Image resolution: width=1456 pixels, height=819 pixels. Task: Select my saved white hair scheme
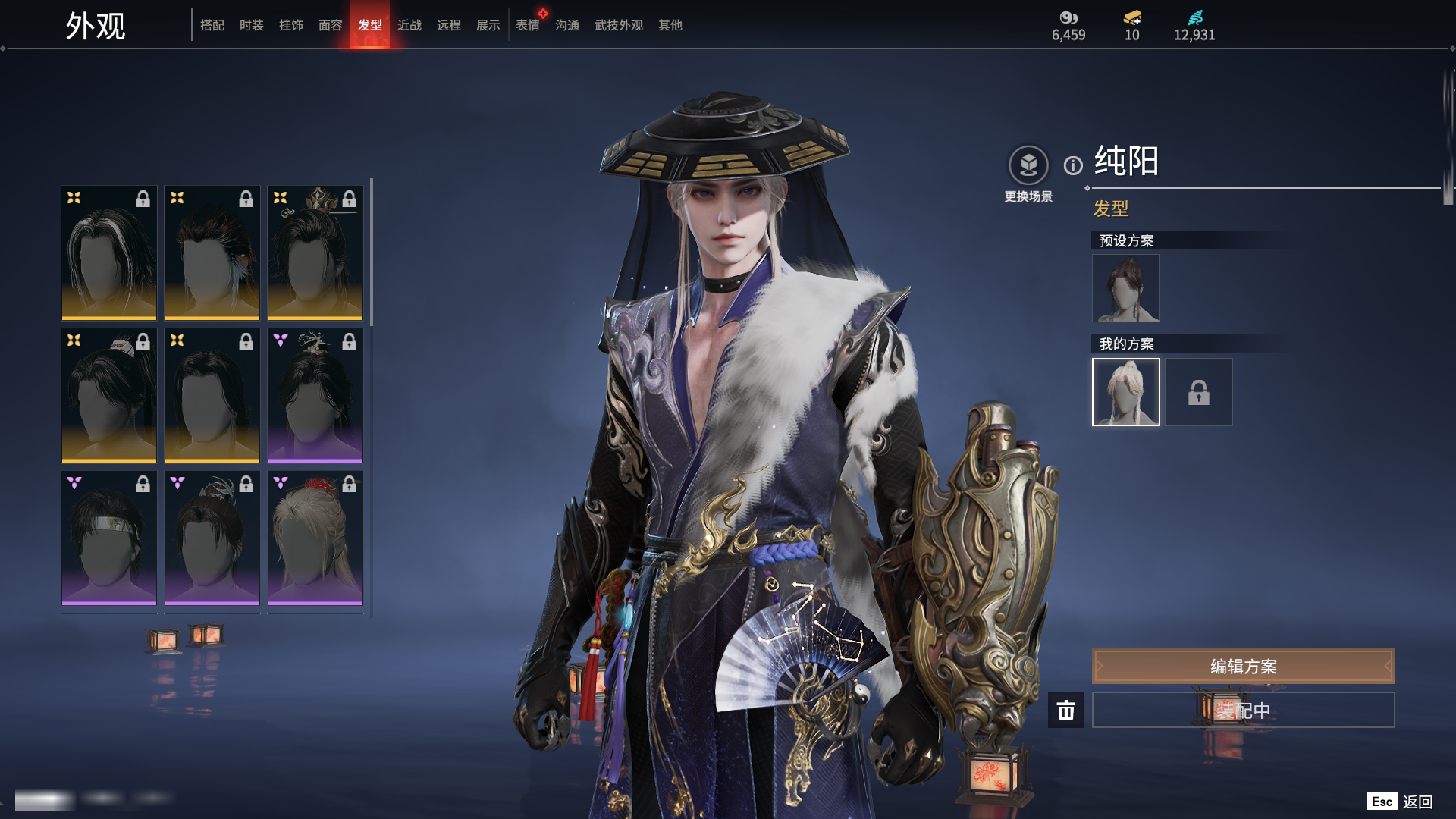click(1126, 392)
